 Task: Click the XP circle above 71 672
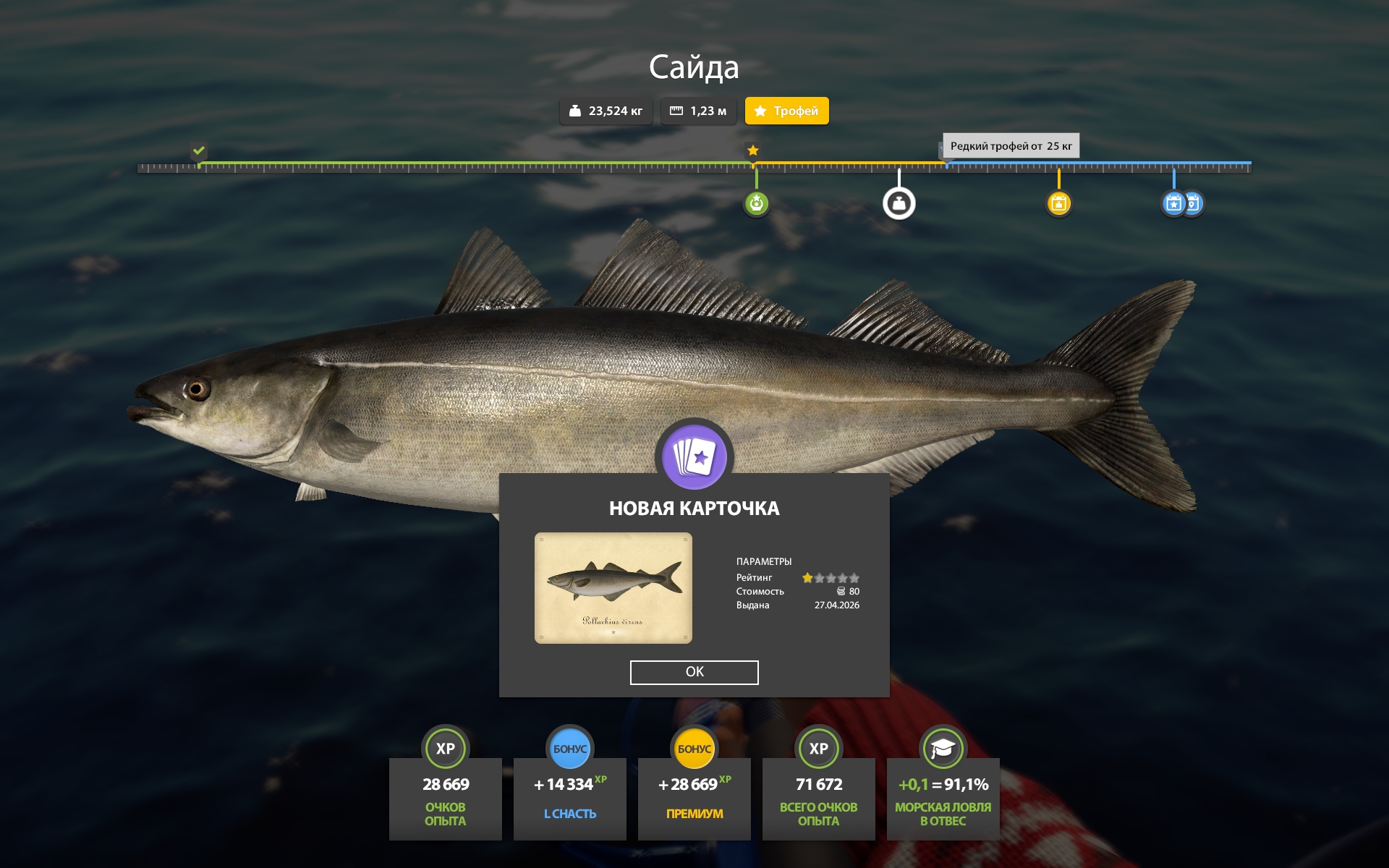(x=818, y=749)
